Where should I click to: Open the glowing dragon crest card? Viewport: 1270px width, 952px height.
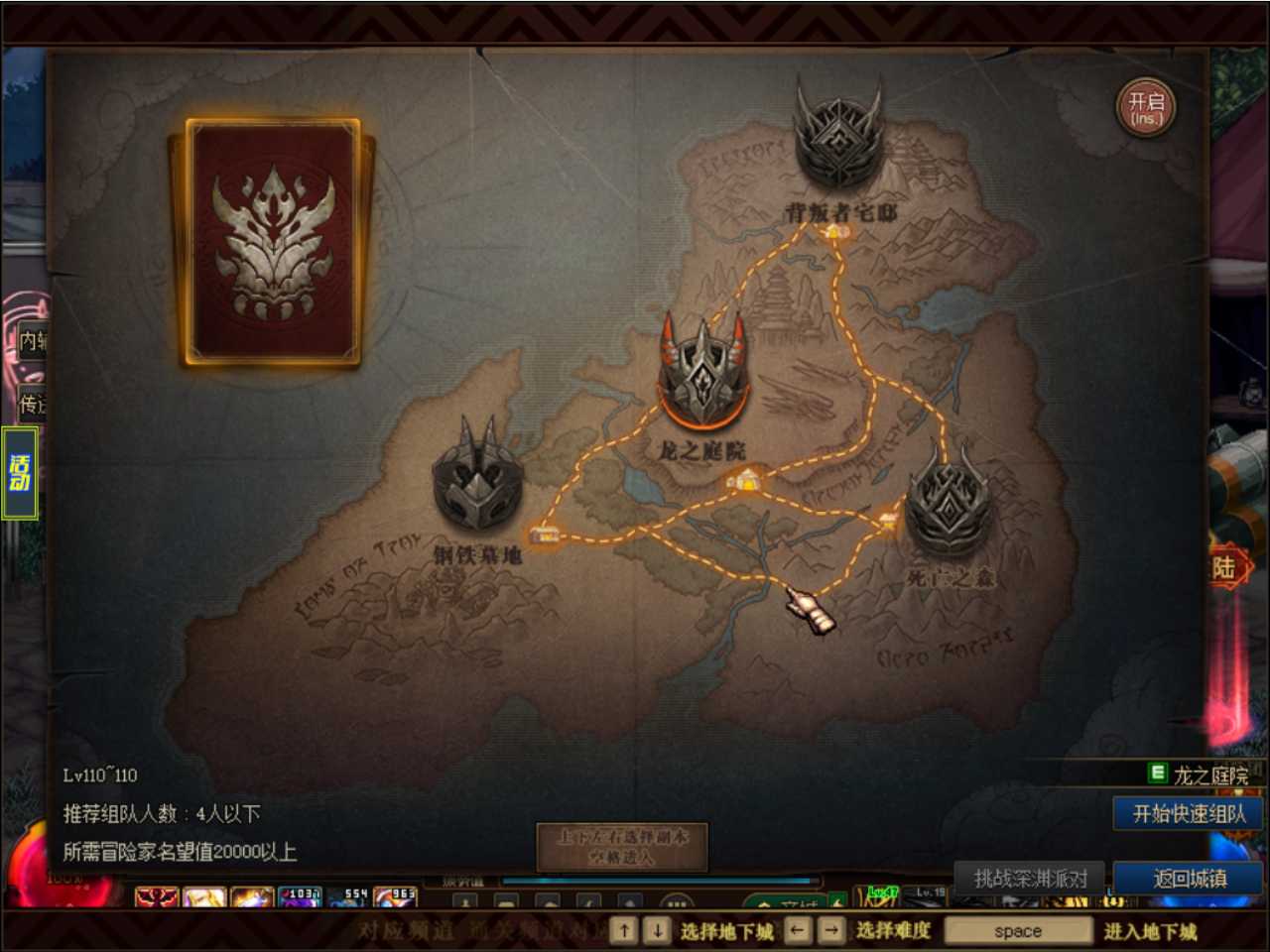(x=273, y=243)
